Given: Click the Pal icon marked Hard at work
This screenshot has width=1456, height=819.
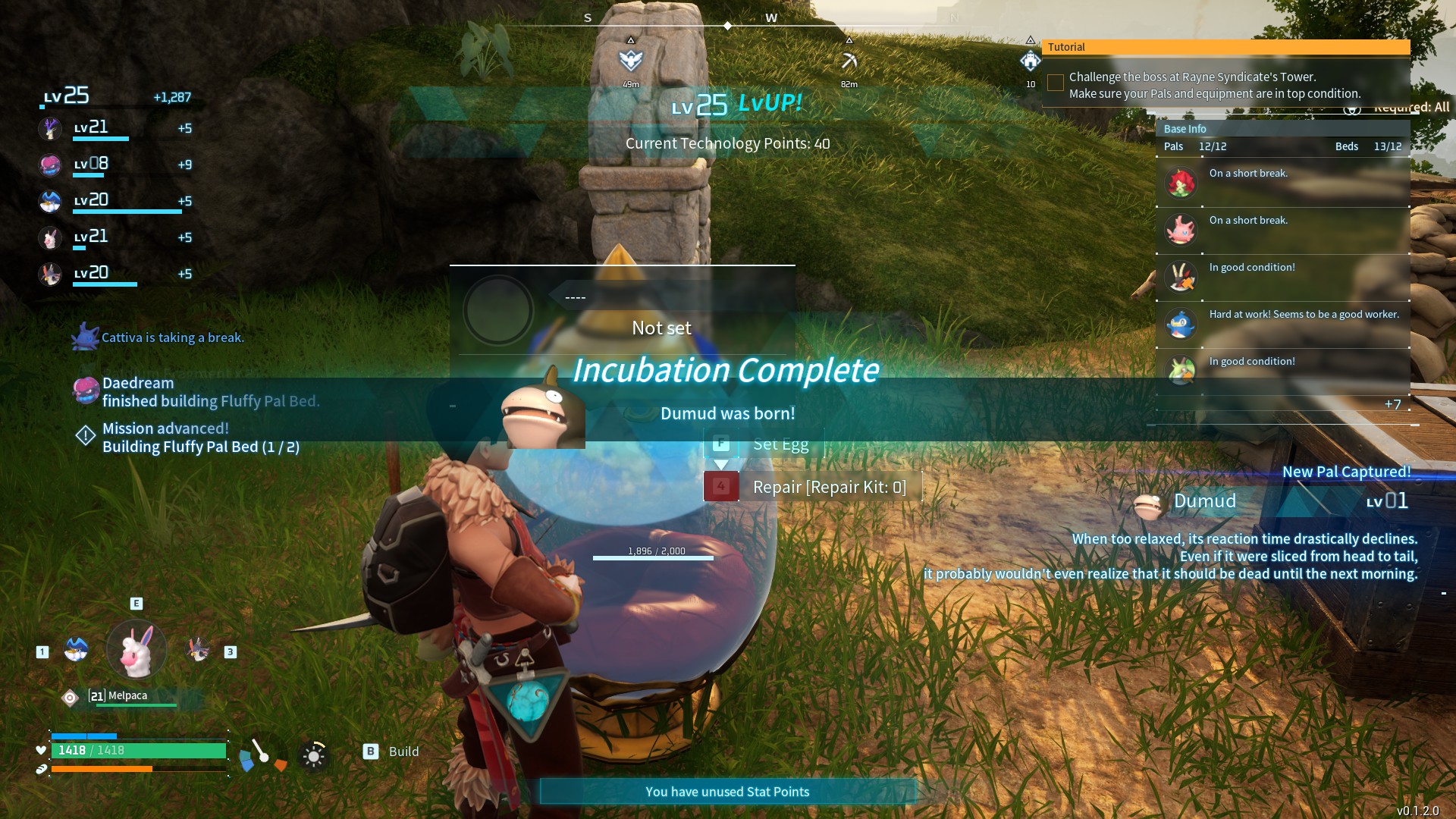Looking at the screenshot, I should point(1180,324).
